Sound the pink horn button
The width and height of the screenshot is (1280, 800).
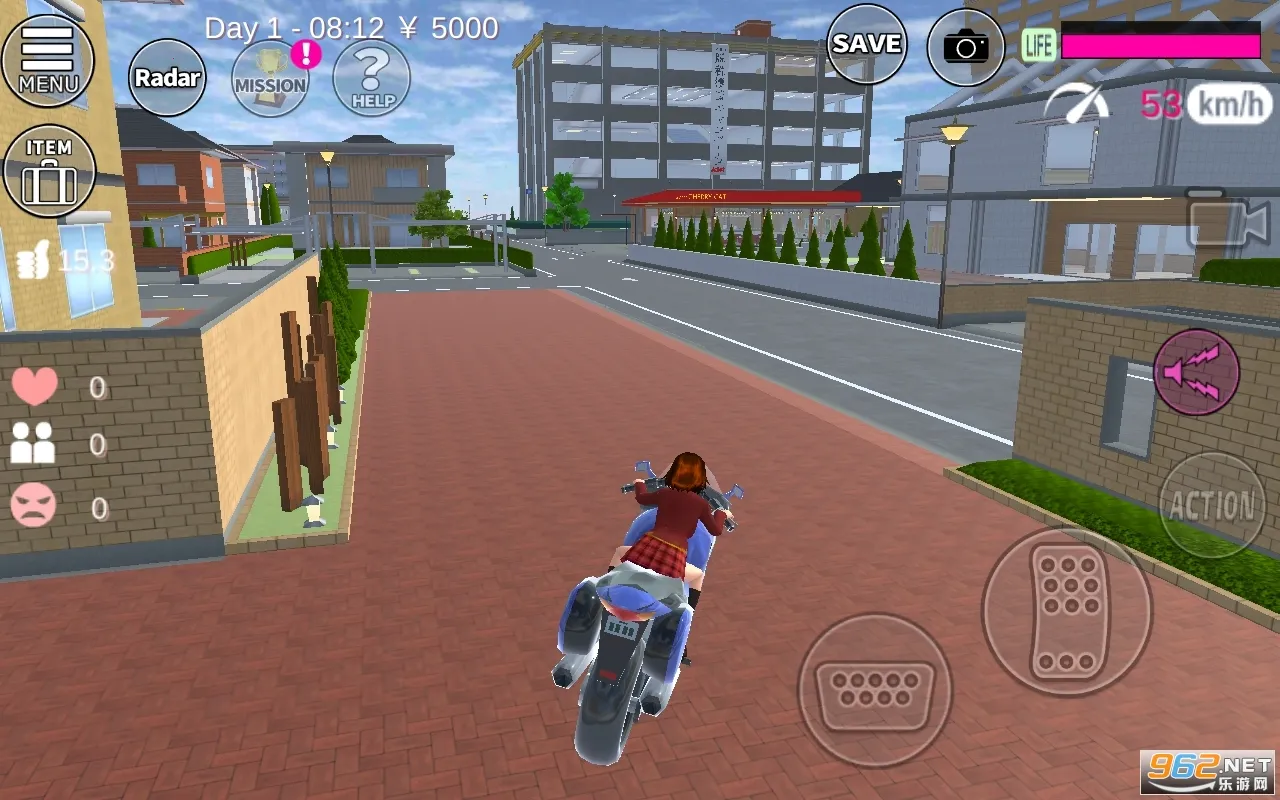pos(1196,372)
